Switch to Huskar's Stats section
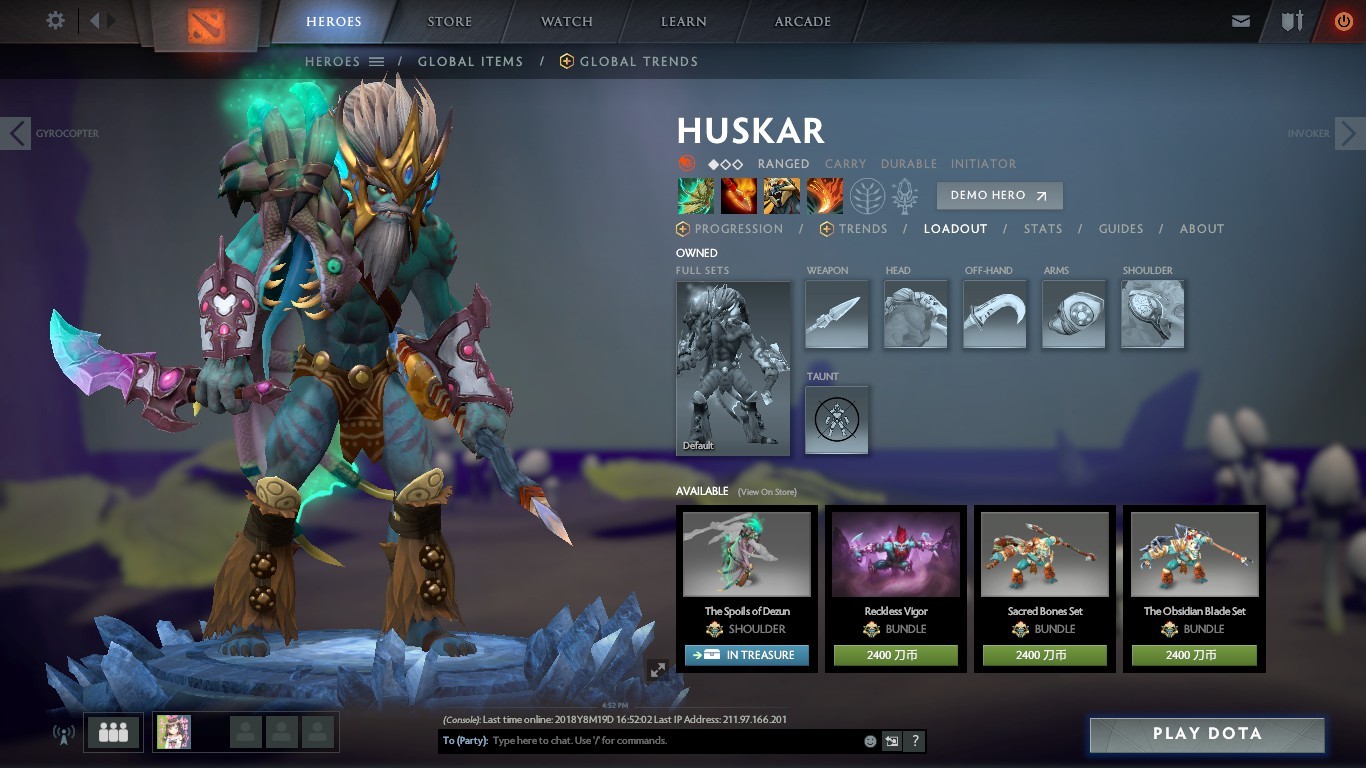The height and width of the screenshot is (768, 1366). pos(1043,229)
